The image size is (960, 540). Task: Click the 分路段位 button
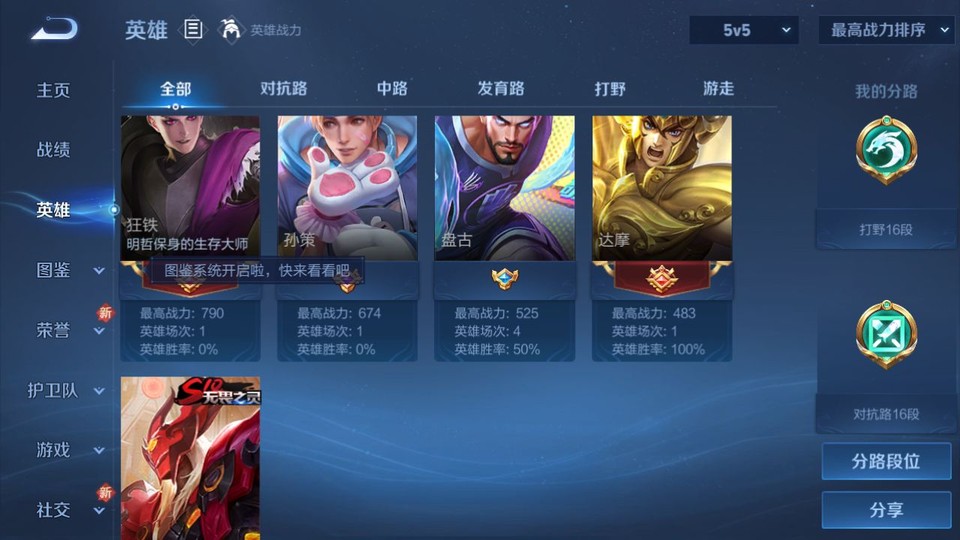click(886, 462)
